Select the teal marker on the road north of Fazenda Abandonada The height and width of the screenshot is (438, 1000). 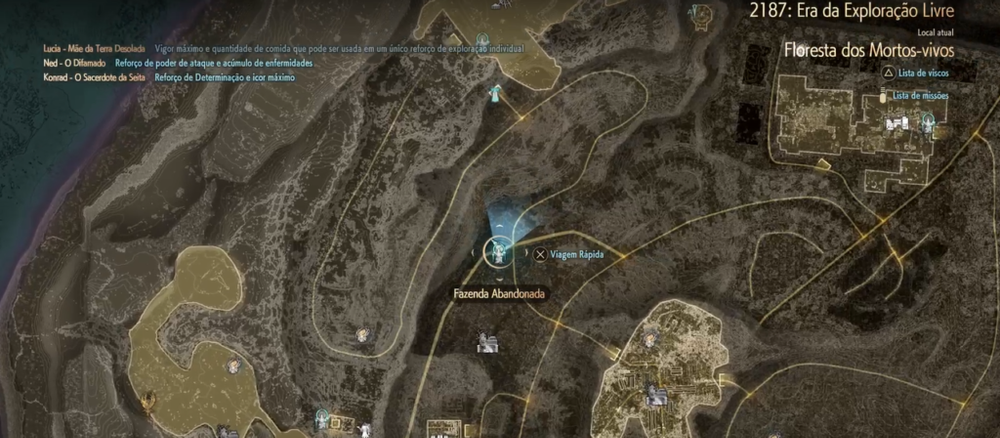[x=495, y=94]
